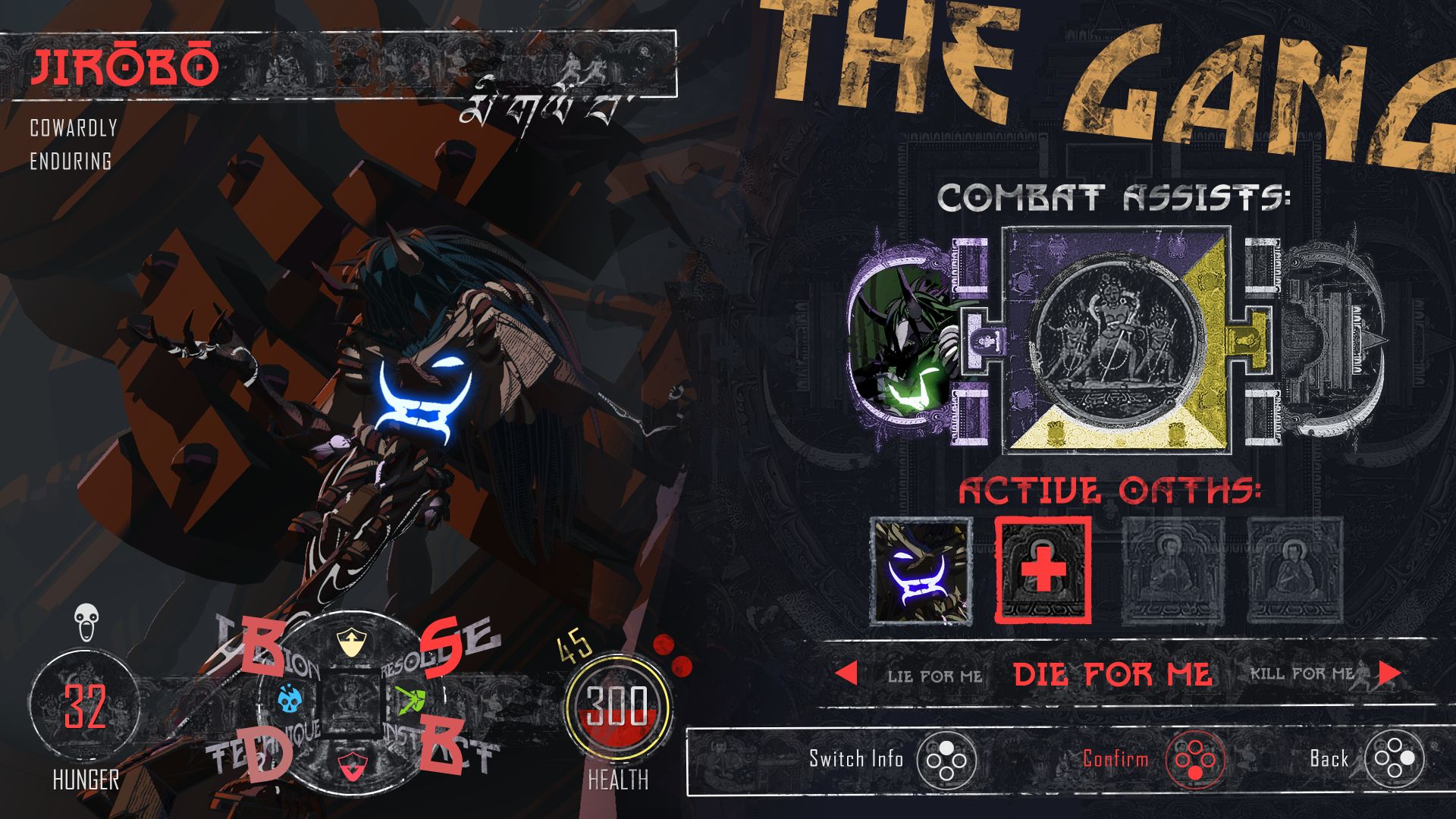Click the left arrow before Lie For Me
Screen dimensions: 1456x819
846,673
